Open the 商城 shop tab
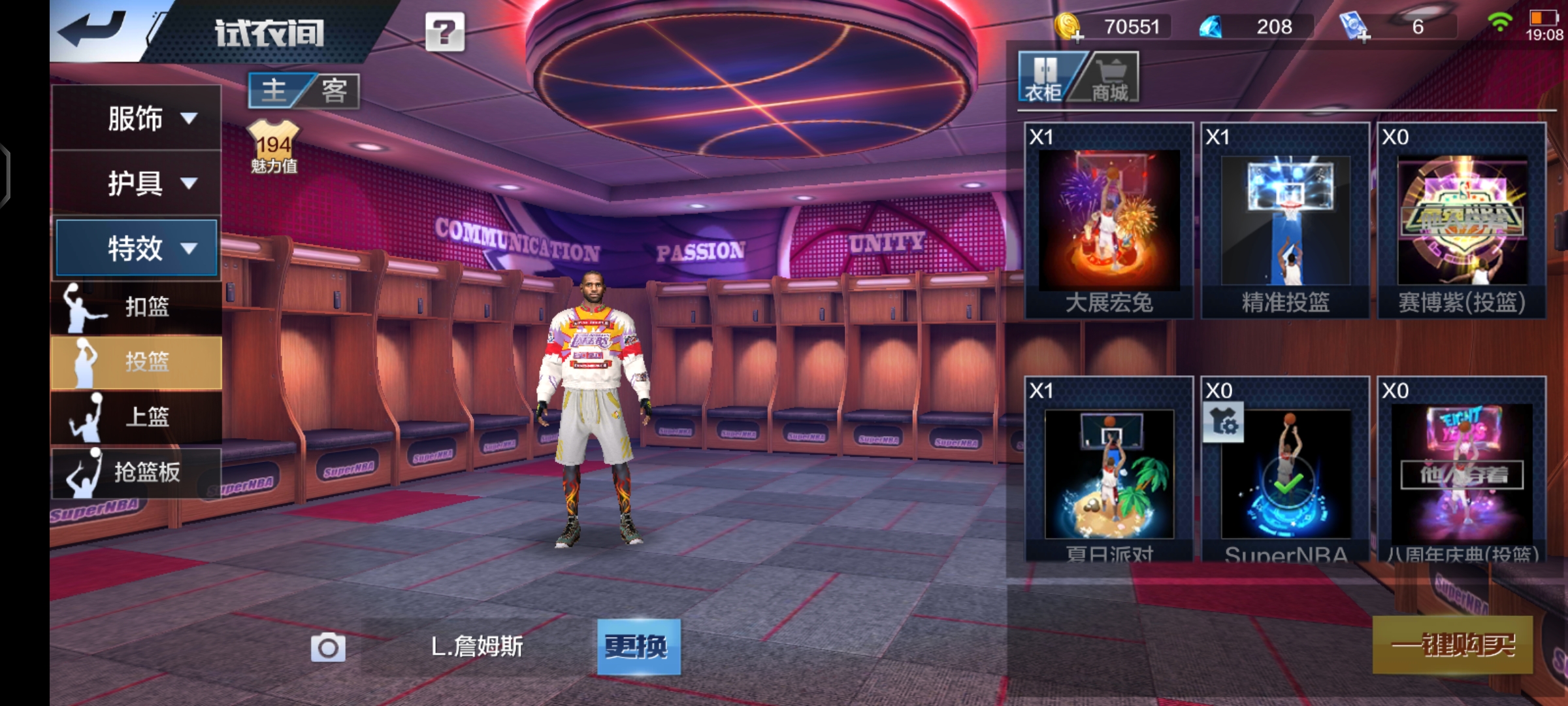 click(1110, 78)
